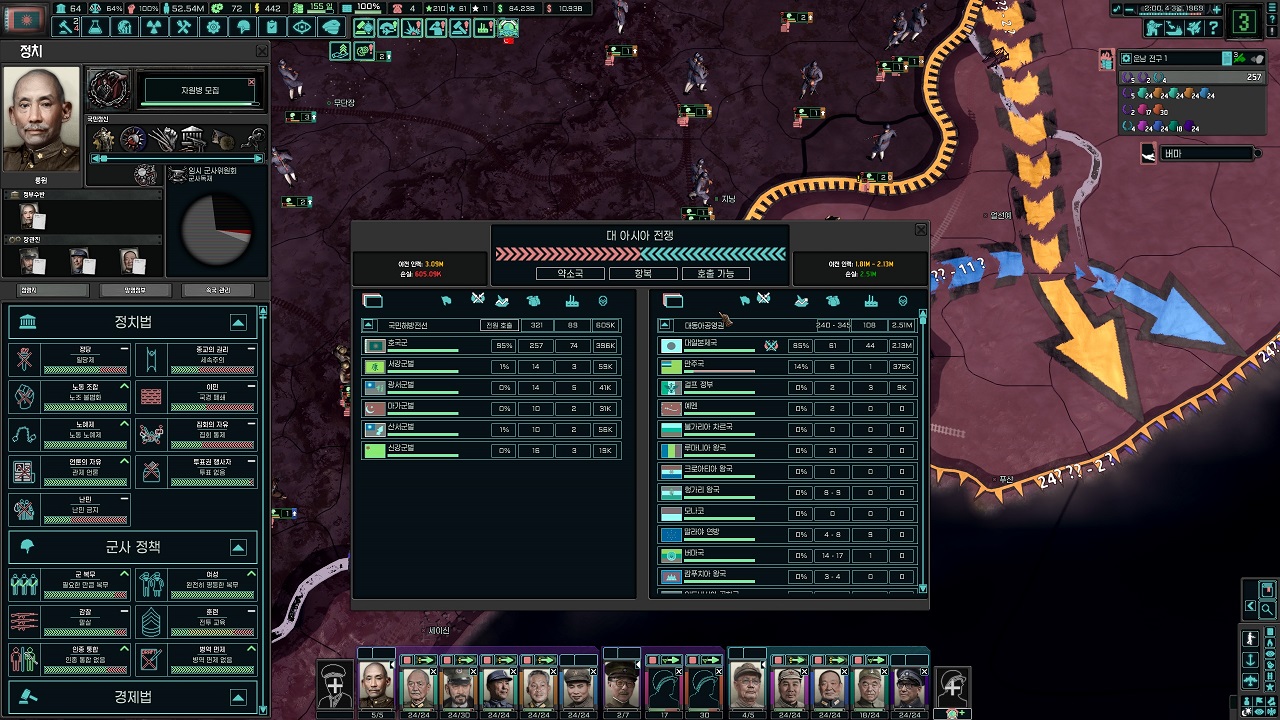
Task: Click the 전원 호출 call-all button
Action: pos(499,325)
